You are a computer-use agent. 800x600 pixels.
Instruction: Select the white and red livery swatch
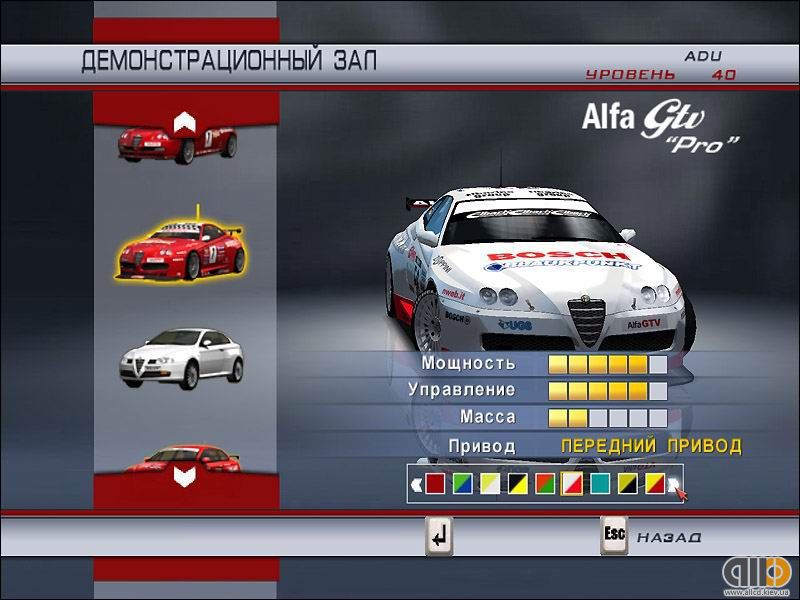tap(571, 485)
